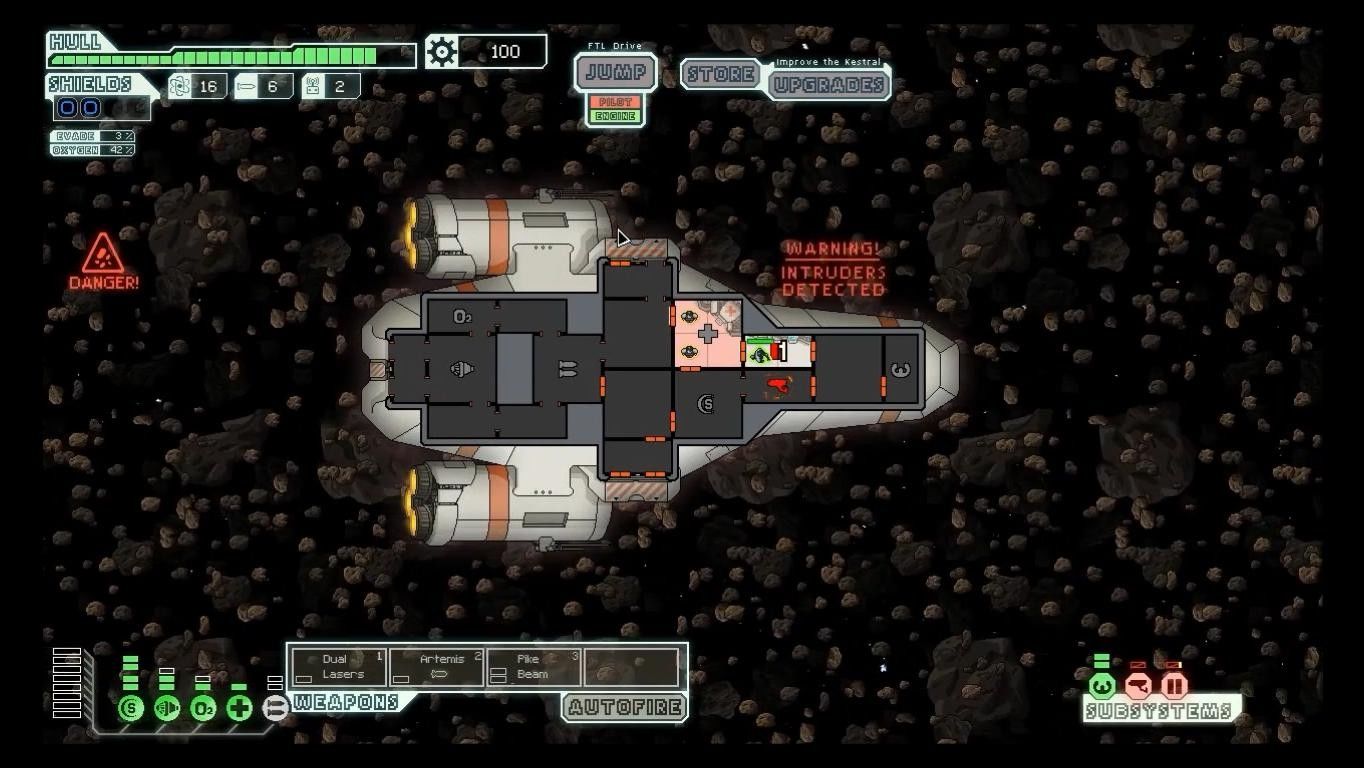Select the Artemis missile weapon slot
The height and width of the screenshot is (768, 1364).
tap(436, 667)
